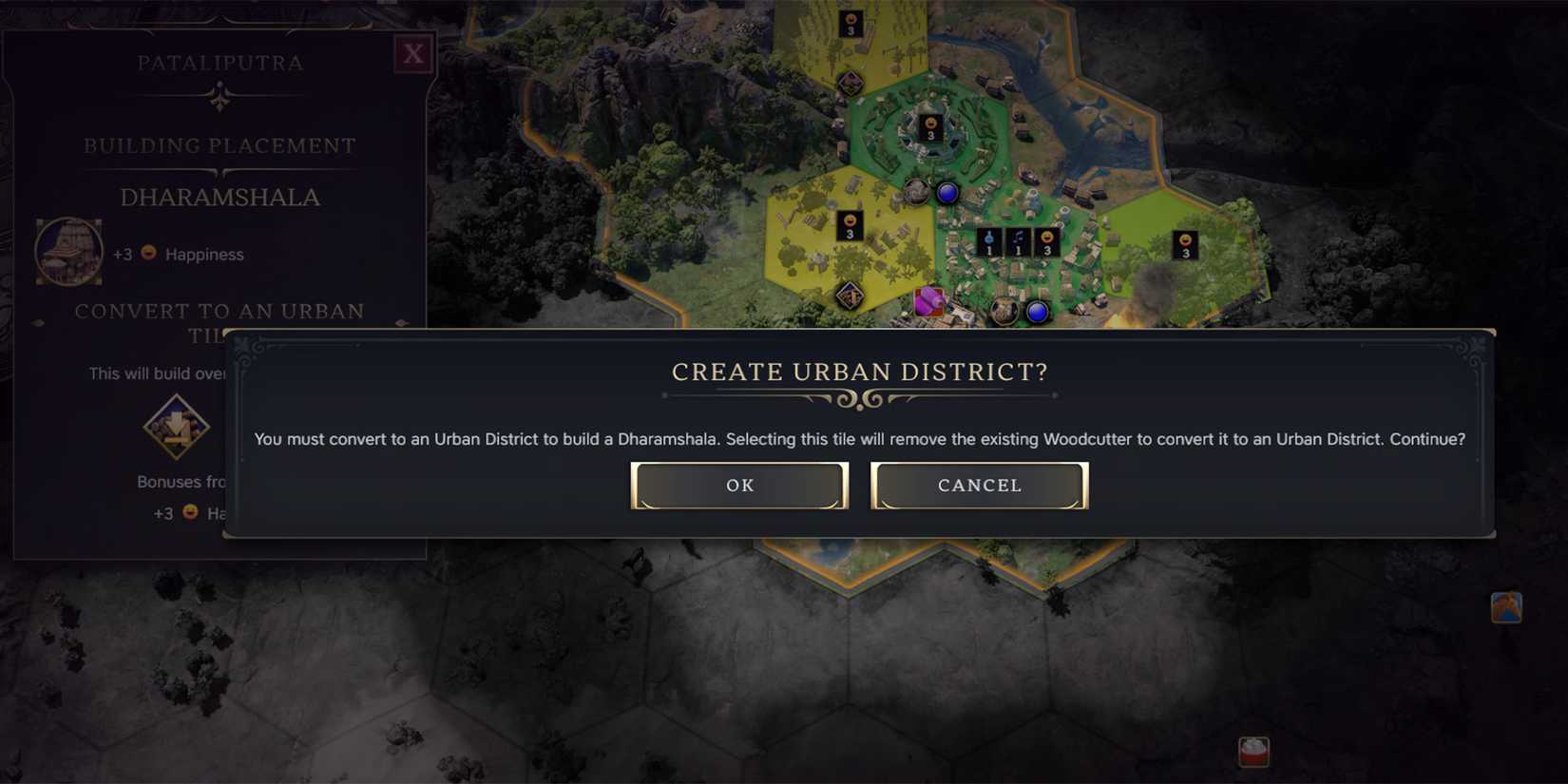Click the happiness emoji beside +3 Happiness
Image resolution: width=1568 pixels, height=784 pixels.
pos(147,254)
